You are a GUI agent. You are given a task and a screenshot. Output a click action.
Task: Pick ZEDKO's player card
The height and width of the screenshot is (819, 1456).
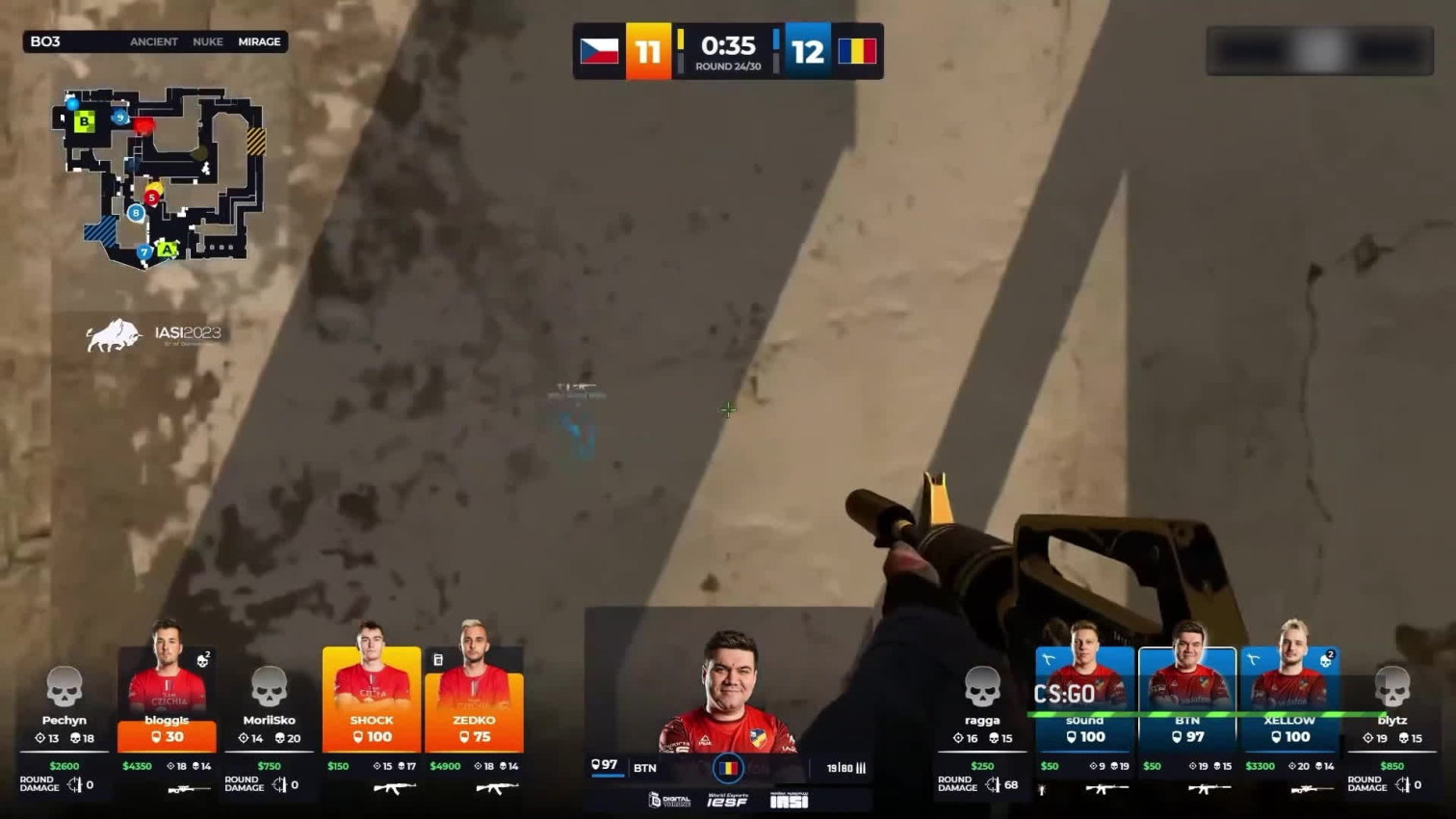tap(474, 699)
